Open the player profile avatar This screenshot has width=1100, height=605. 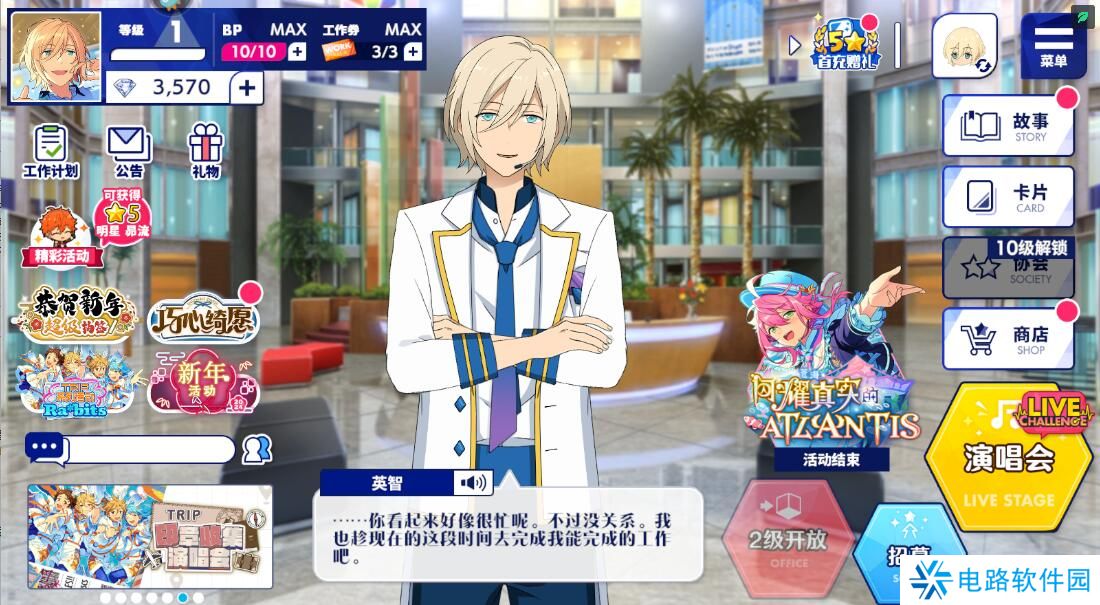coord(56,57)
